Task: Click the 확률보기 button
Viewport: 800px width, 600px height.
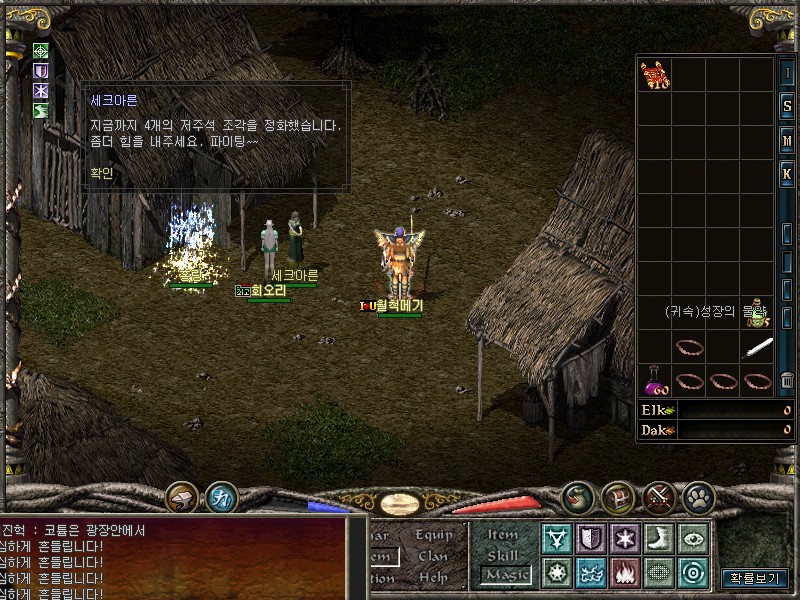Action: tap(755, 577)
